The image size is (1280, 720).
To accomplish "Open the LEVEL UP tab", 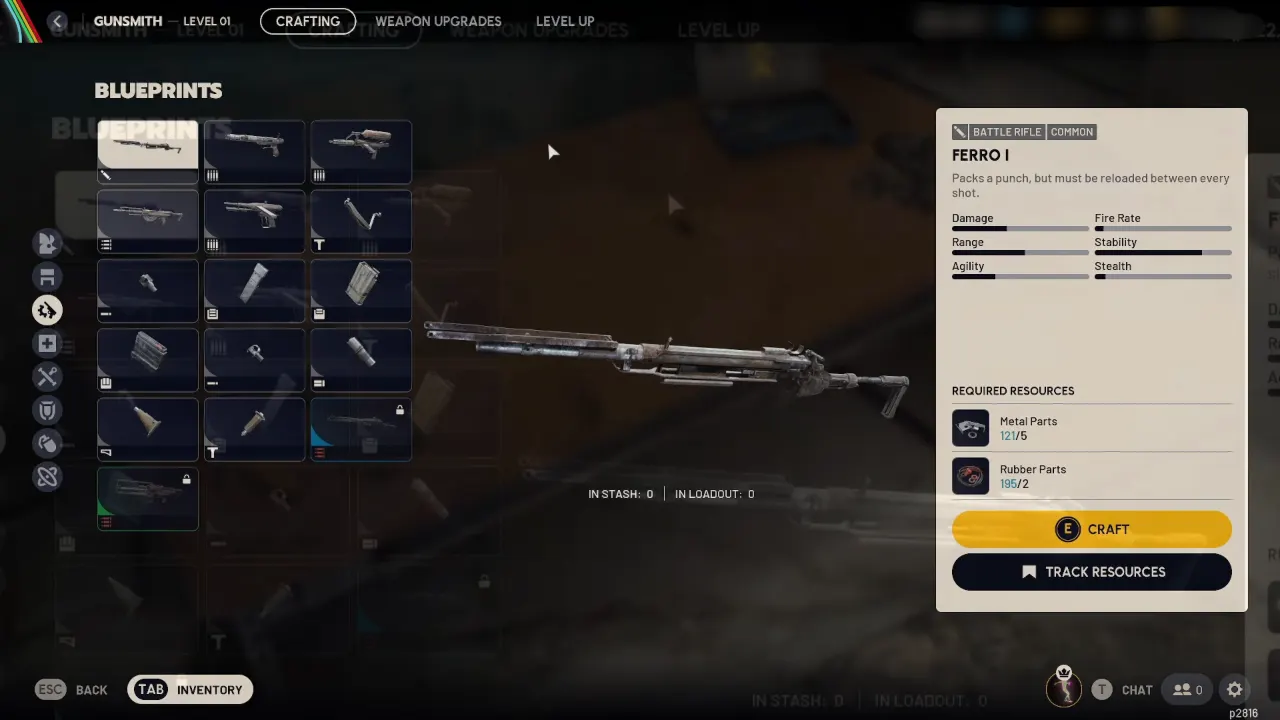I will [565, 21].
